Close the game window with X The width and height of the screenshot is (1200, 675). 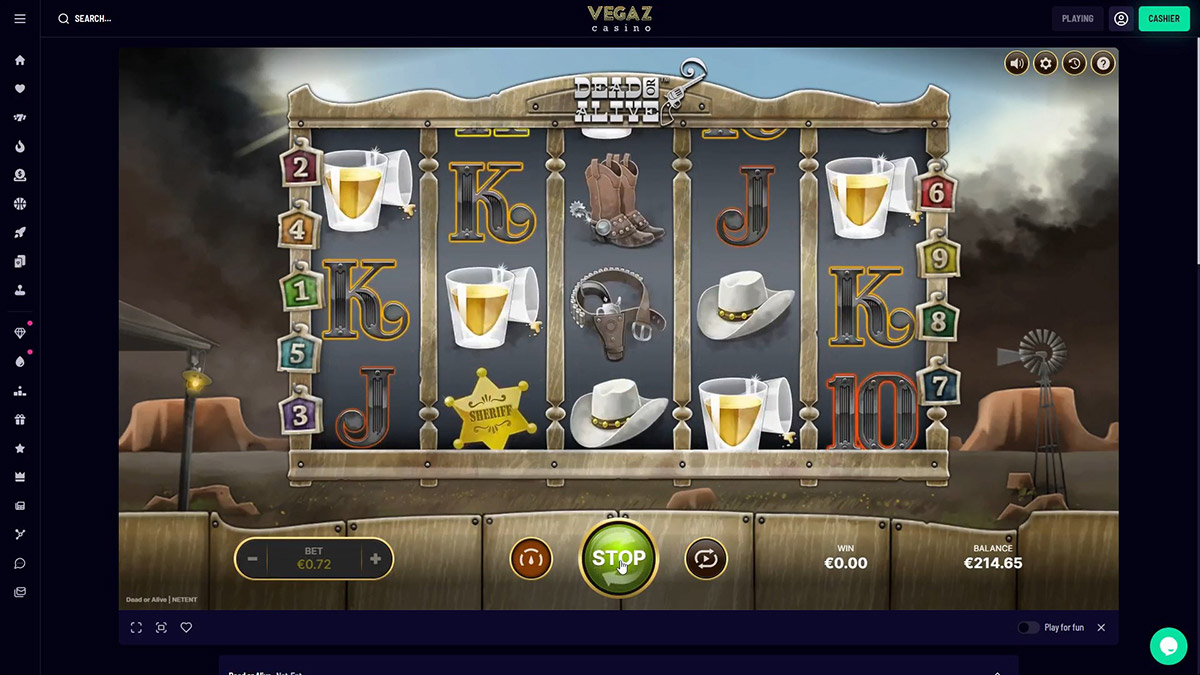pos(1101,628)
